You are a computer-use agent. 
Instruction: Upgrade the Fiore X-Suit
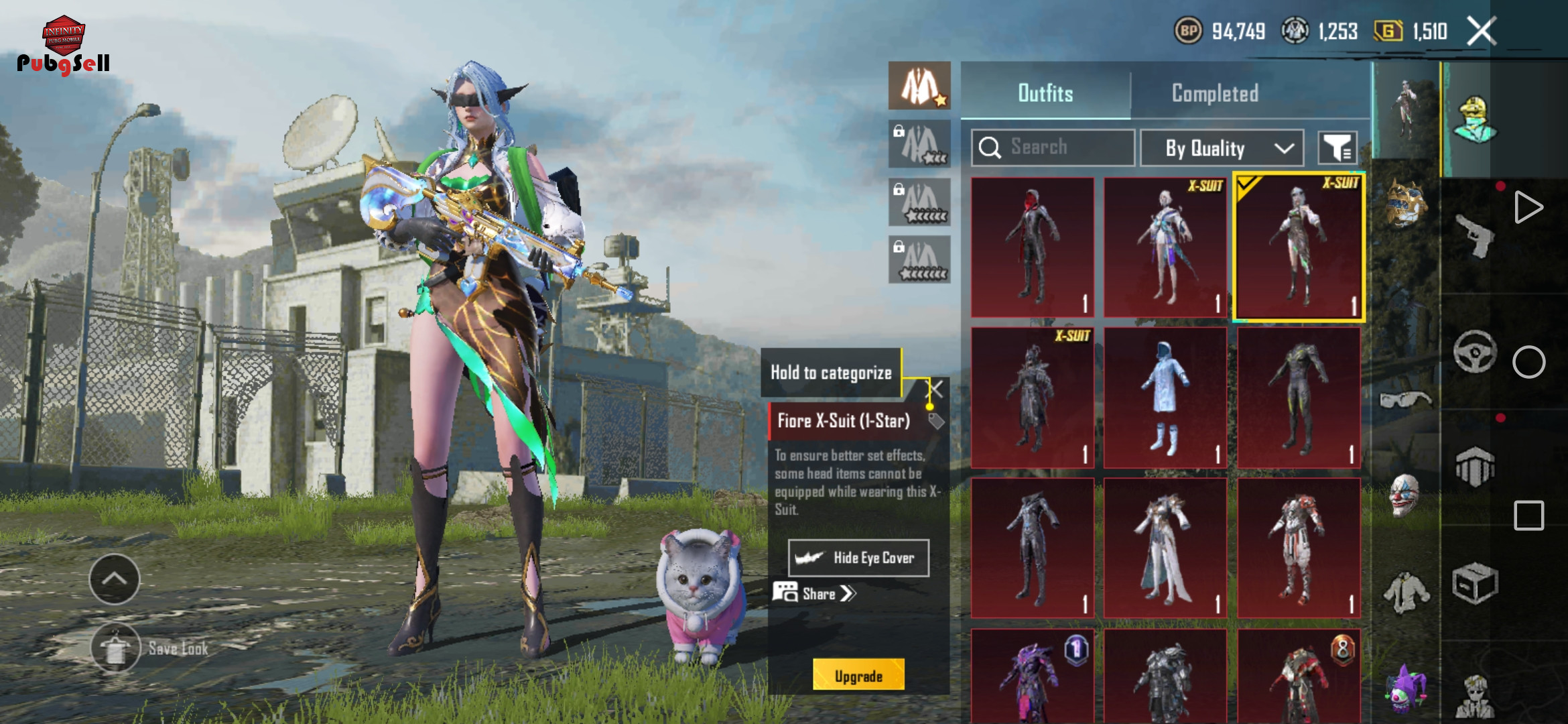click(x=858, y=676)
